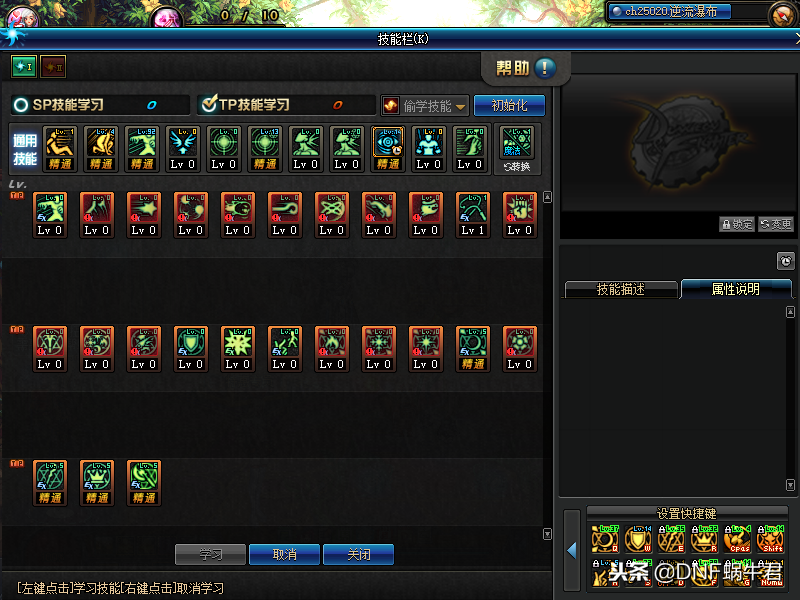800x600 pixels.
Task: Click the 初始化 reset button
Action: point(510,105)
